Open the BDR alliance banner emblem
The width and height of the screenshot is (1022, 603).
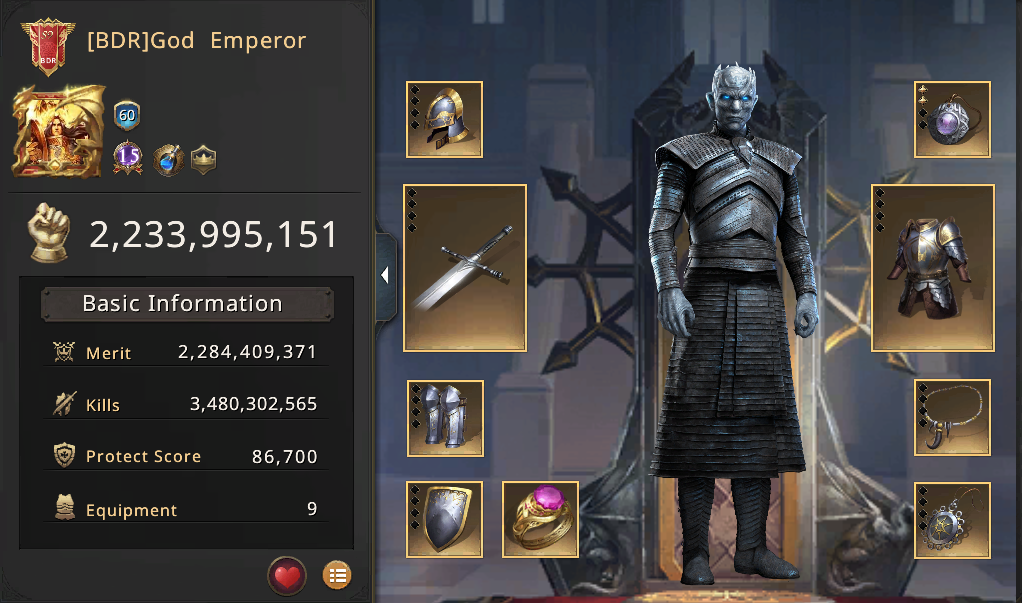[45, 47]
